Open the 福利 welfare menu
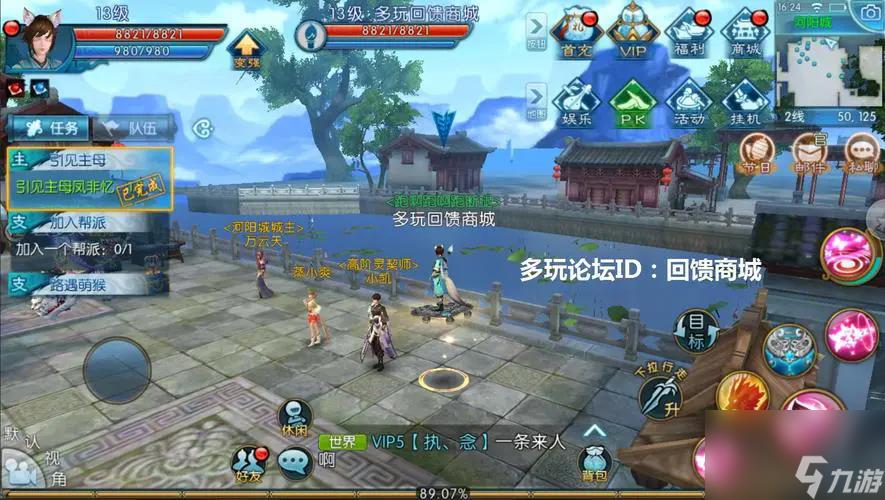Image resolution: width=885 pixels, height=500 pixels. pos(690,31)
